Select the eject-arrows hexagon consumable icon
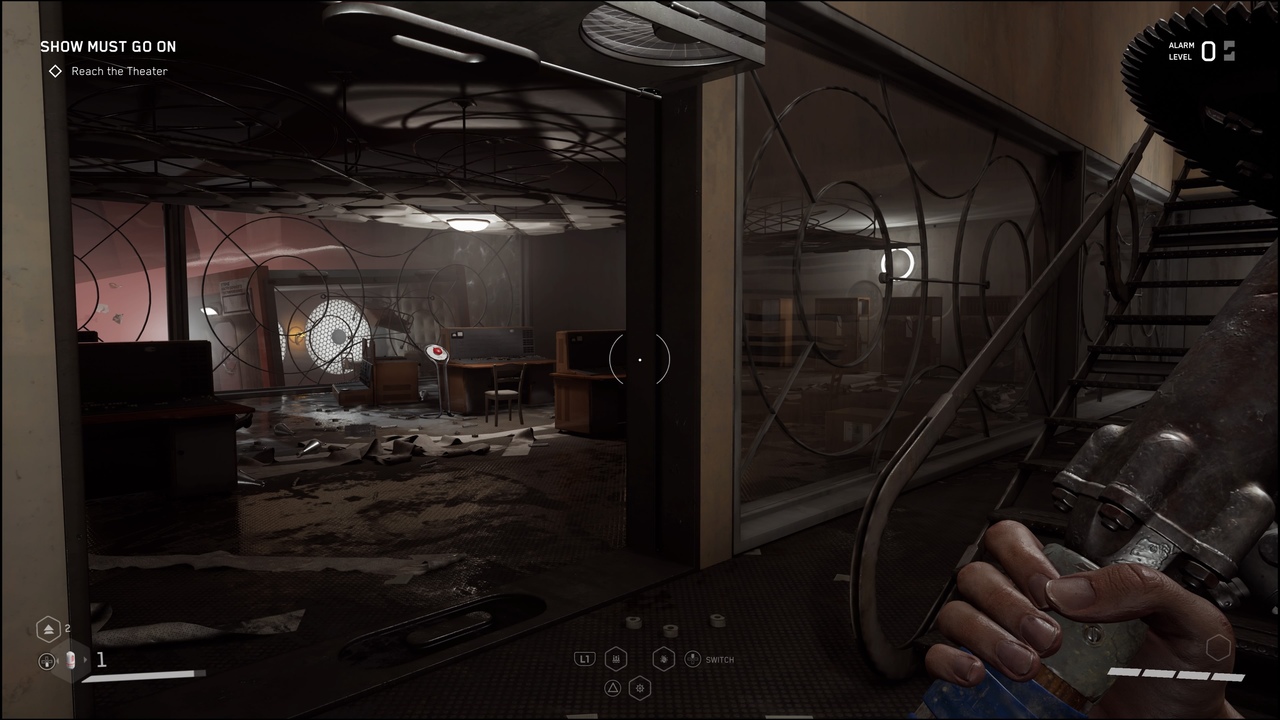 click(x=48, y=628)
